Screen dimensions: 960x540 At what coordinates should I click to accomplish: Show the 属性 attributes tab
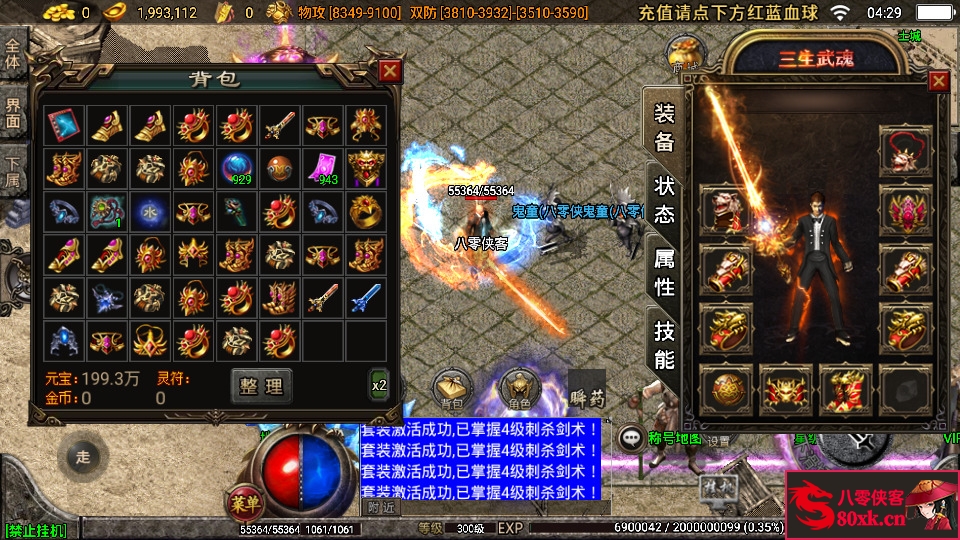click(665, 272)
